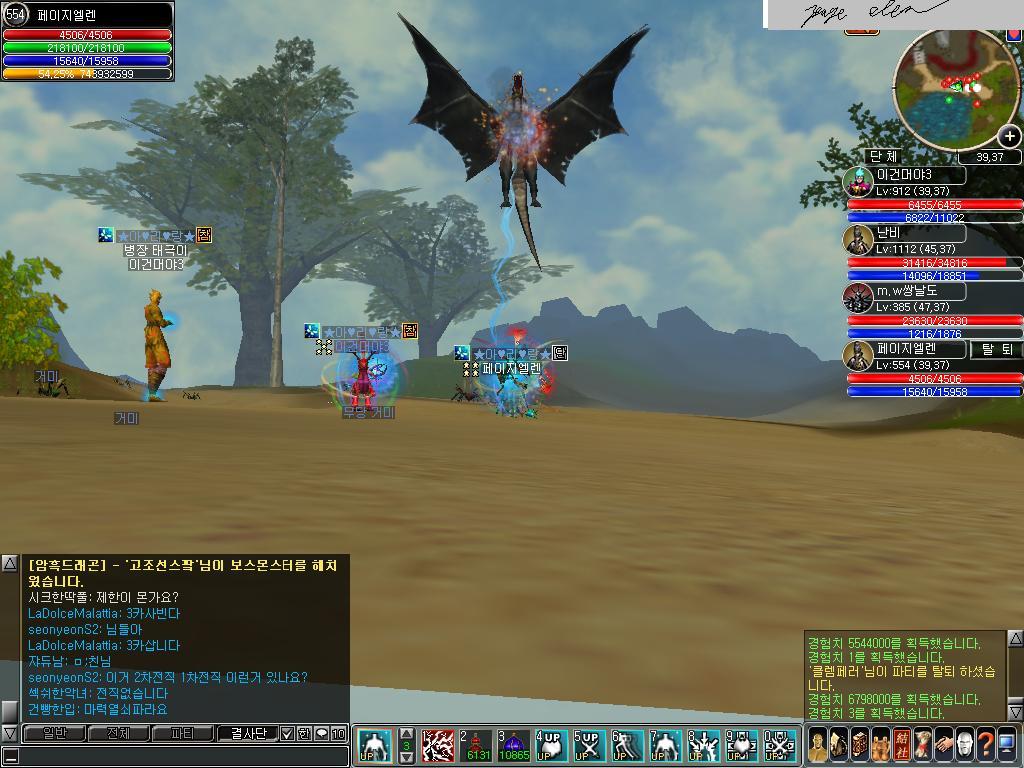Use the blue potion in slot 3
Viewport: 1024px width, 768px height.
(x=513, y=746)
